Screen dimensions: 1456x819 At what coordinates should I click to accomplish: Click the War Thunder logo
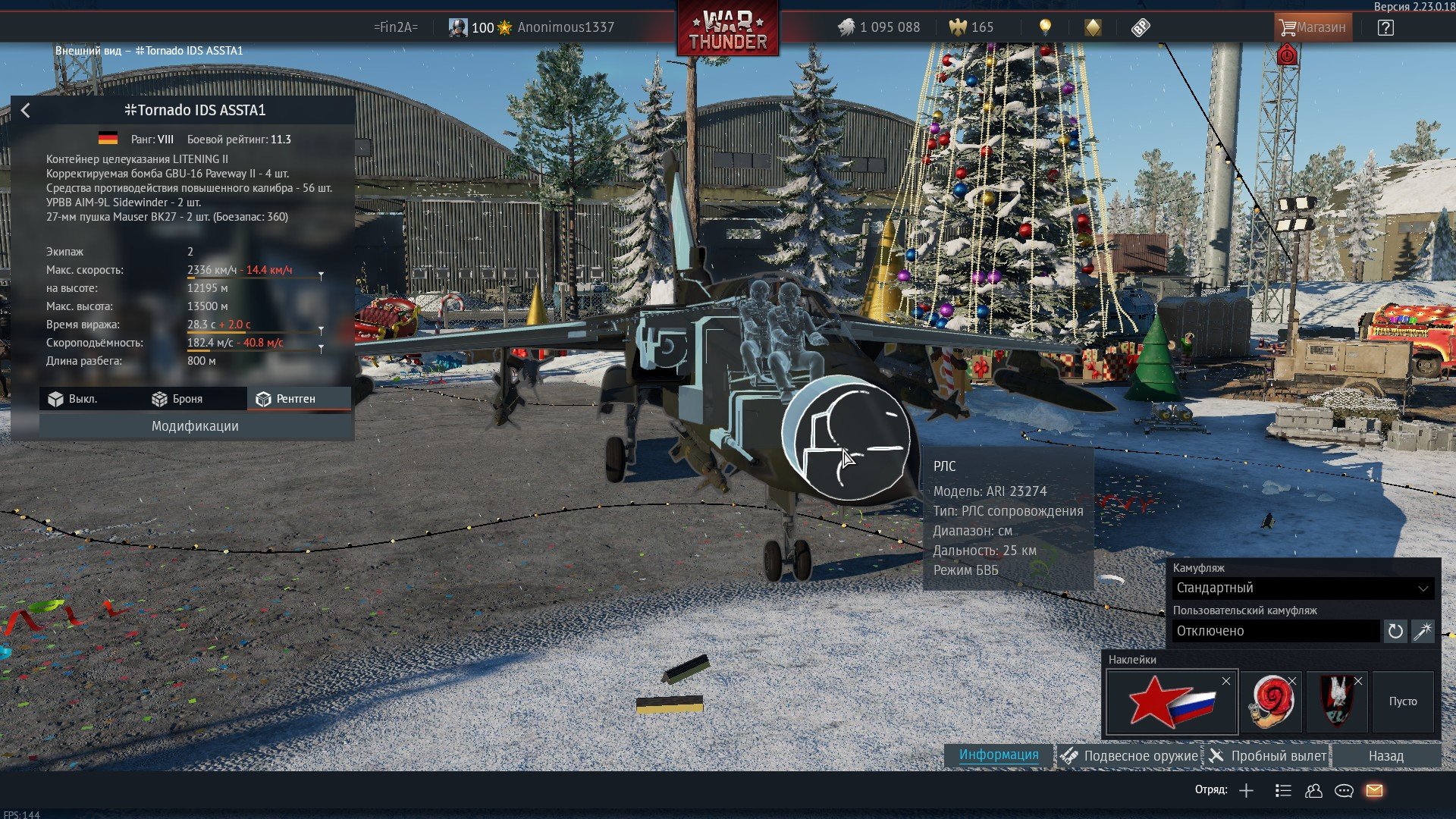pos(728,30)
